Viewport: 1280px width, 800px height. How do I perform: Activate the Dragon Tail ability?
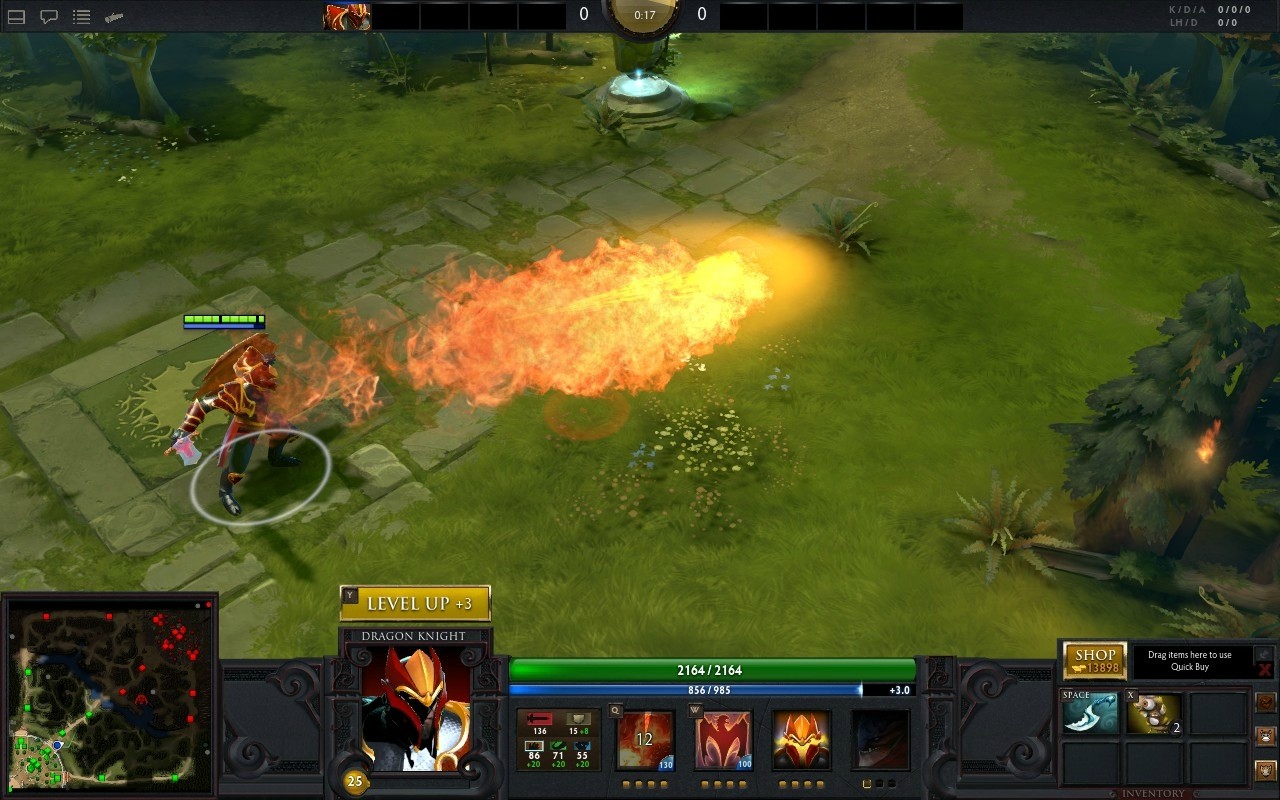[x=723, y=740]
